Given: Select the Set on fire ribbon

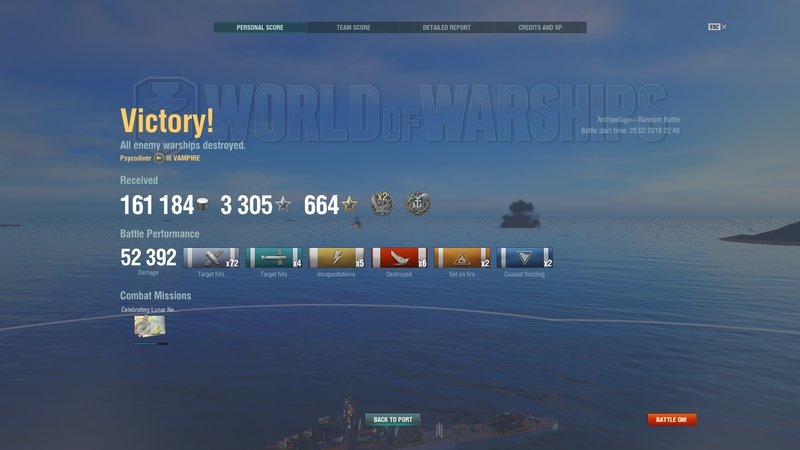Looking at the screenshot, I should (462, 258).
